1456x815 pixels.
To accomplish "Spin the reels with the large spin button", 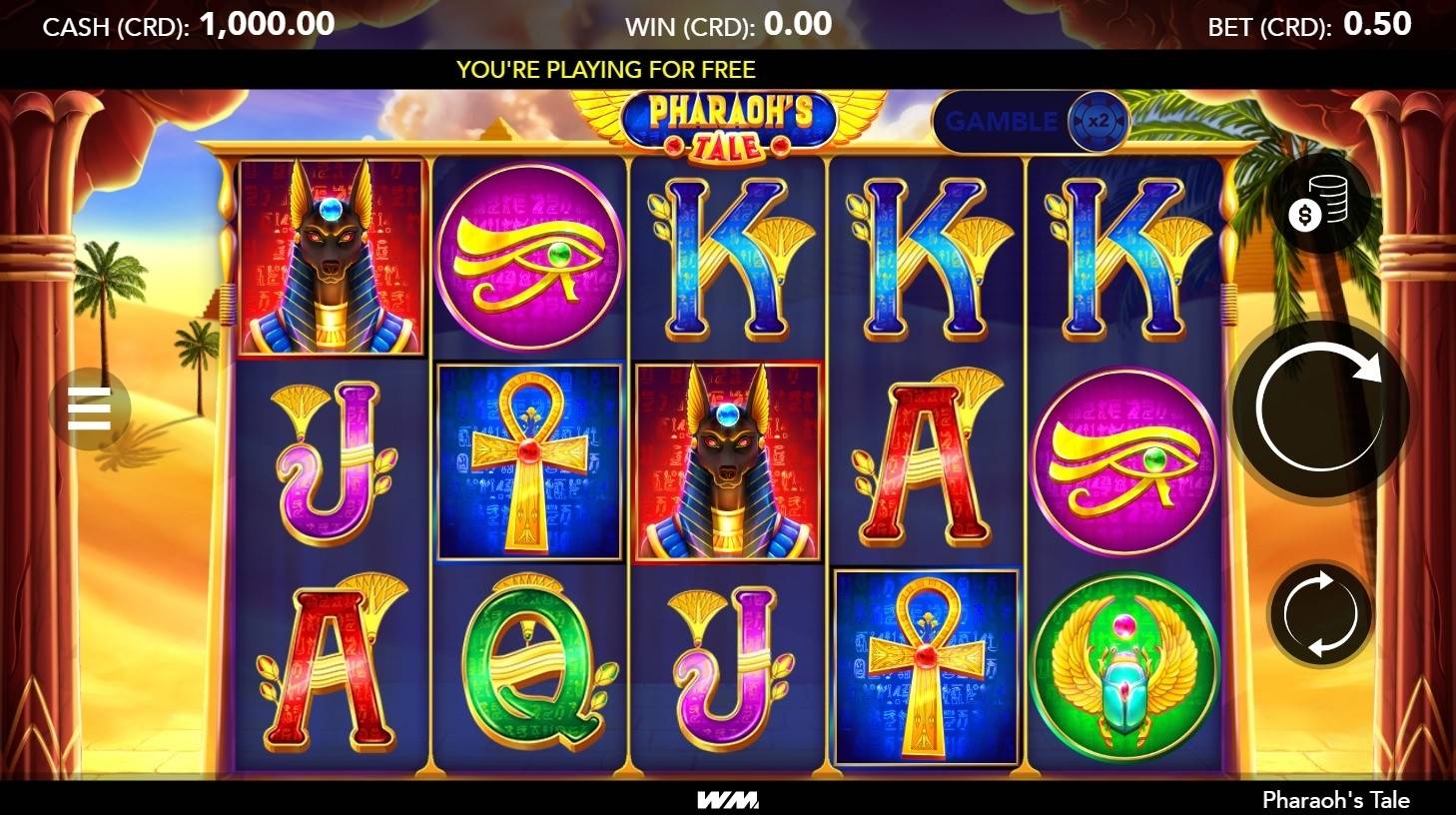I will (1320, 407).
